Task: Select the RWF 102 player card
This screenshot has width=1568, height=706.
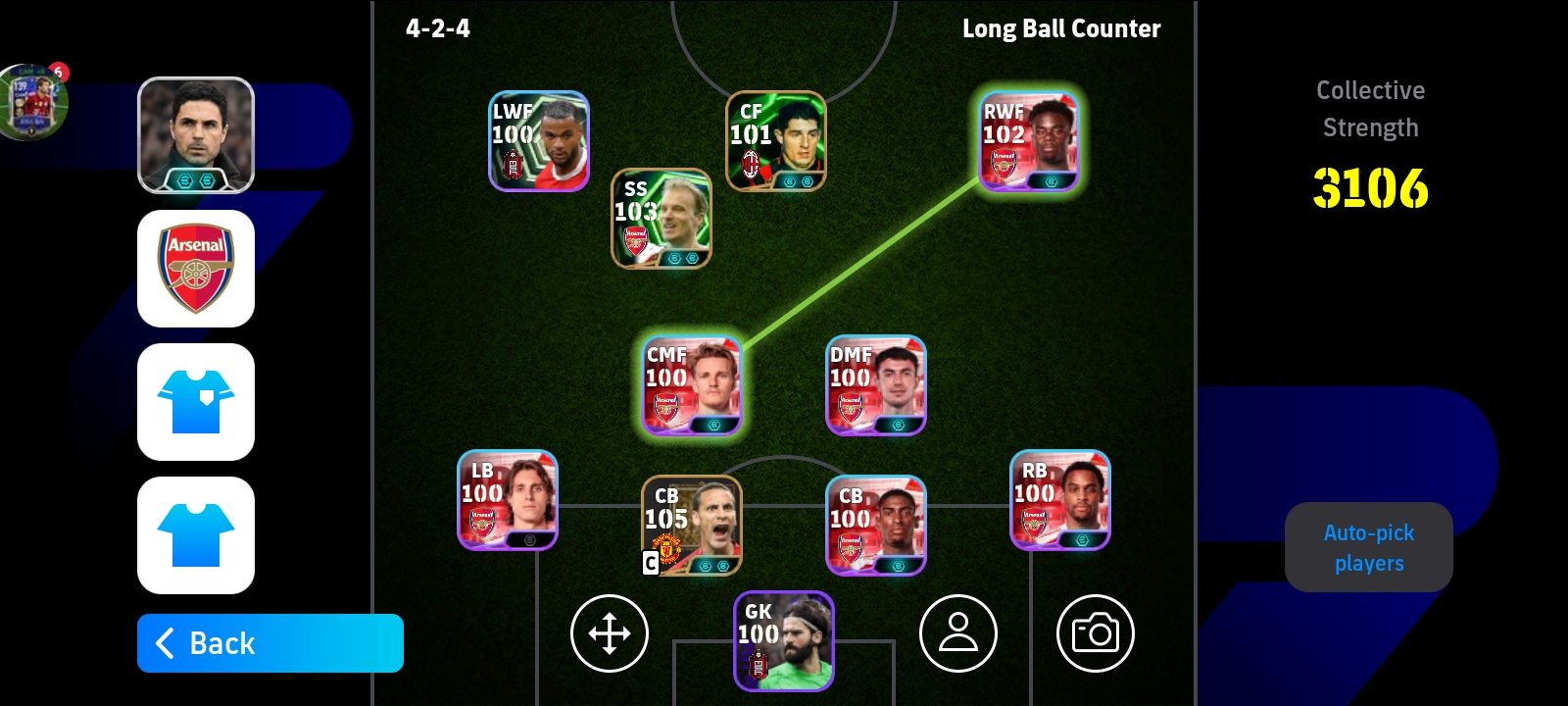Action: pyautogui.click(x=1029, y=141)
